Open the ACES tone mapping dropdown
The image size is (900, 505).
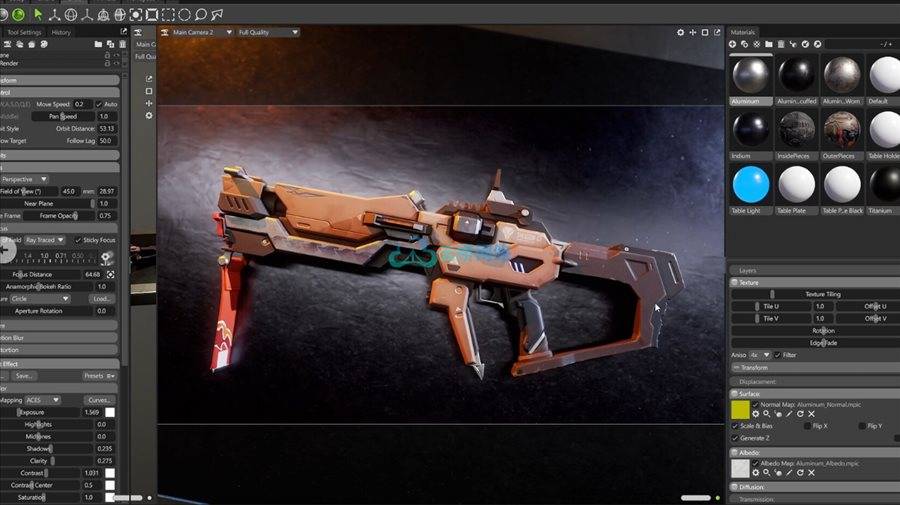click(42, 400)
